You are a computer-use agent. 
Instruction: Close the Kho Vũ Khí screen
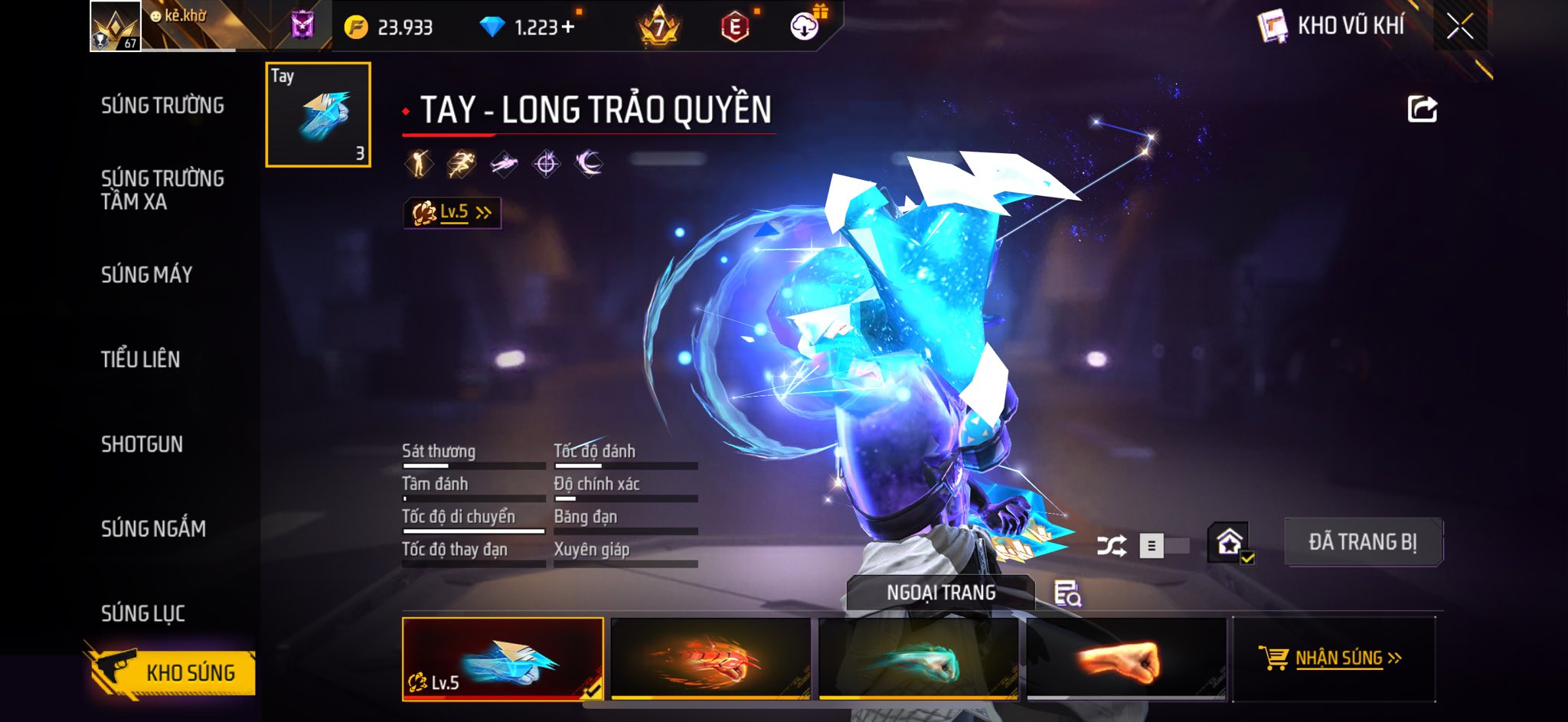[1459, 27]
